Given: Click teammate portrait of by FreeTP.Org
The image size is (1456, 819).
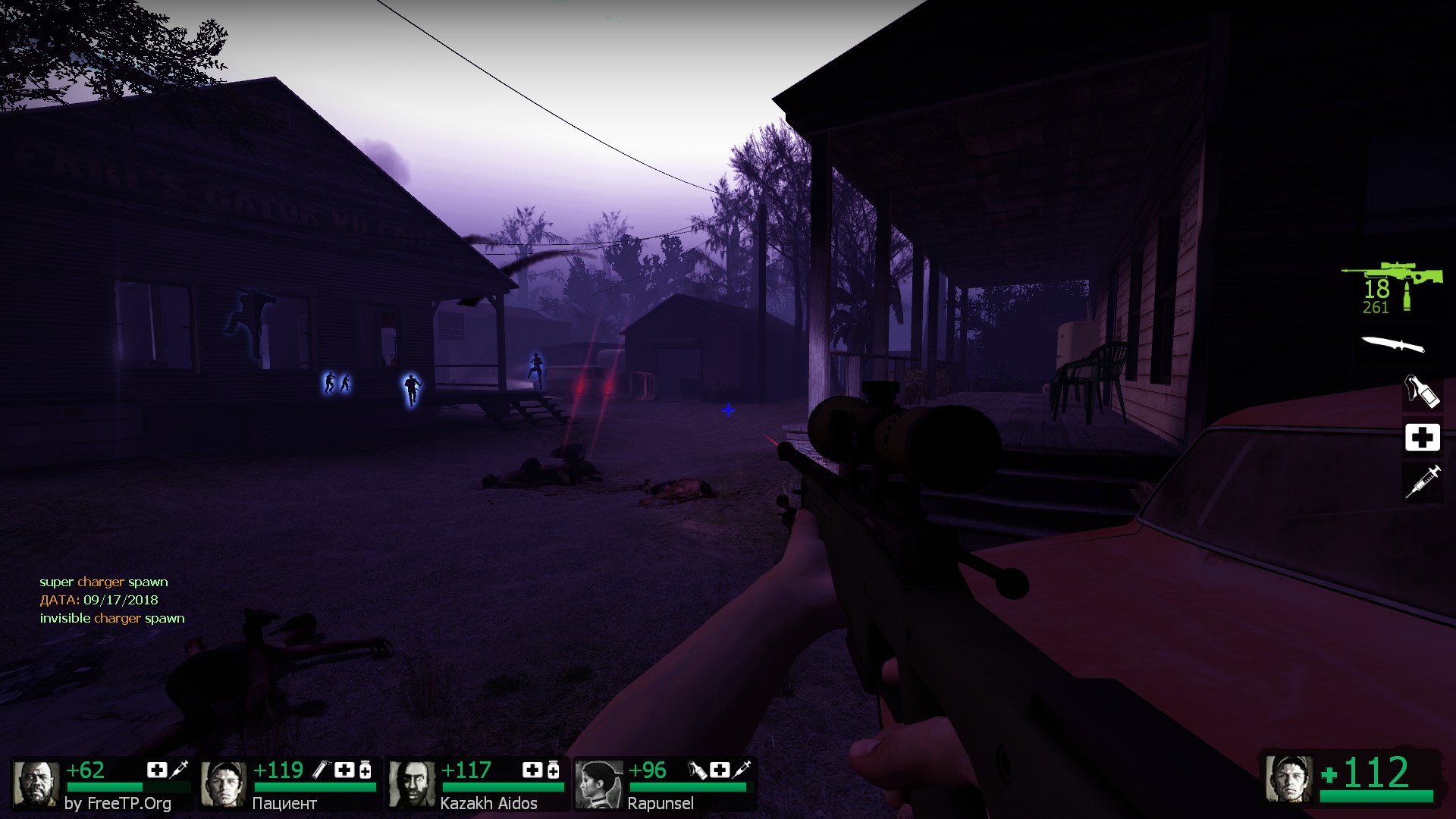Looking at the screenshot, I should [36, 784].
